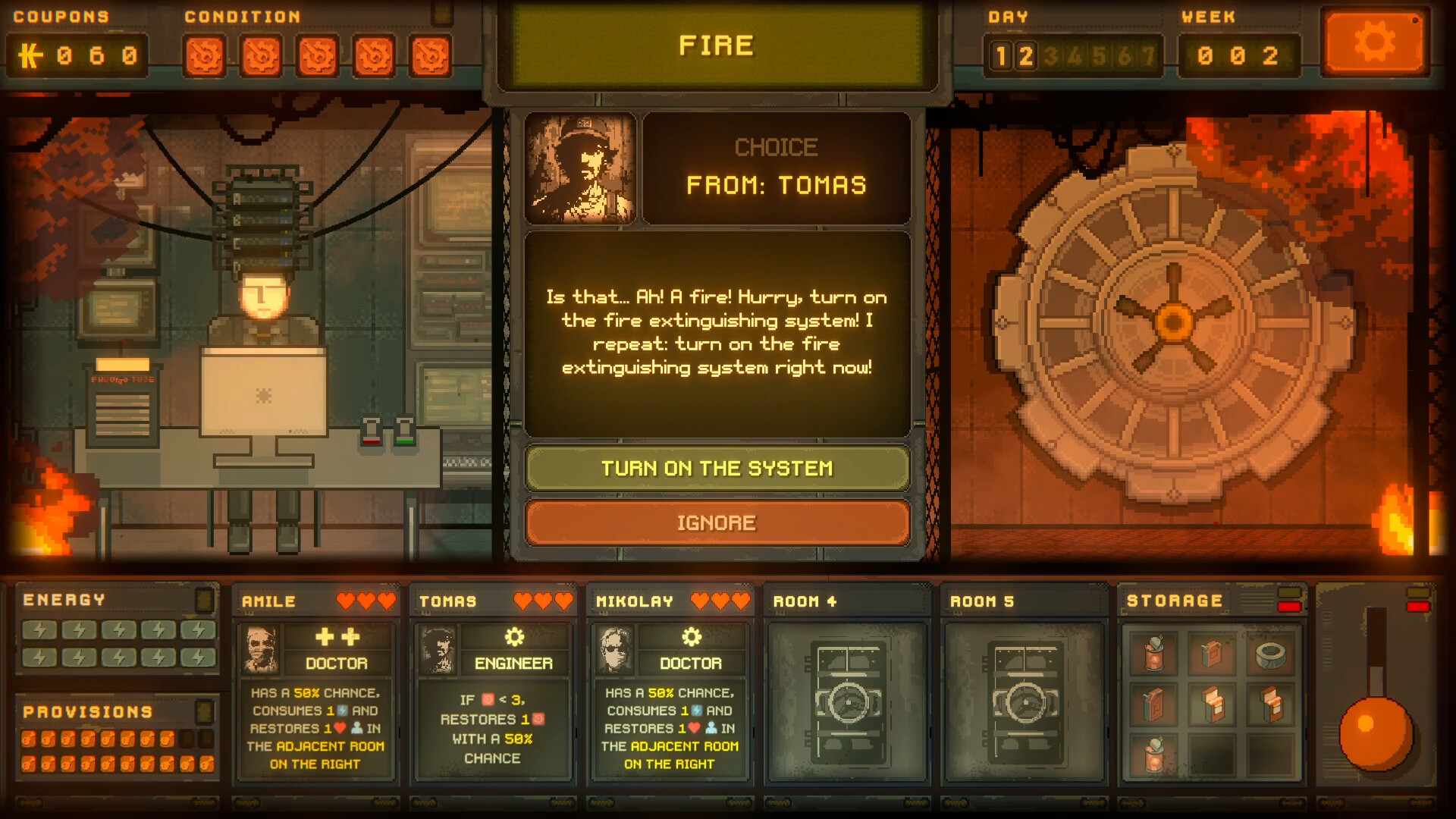The height and width of the screenshot is (819, 1456).
Task: Click the Engineer gear icon on Tomas's card
Action: 514,637
